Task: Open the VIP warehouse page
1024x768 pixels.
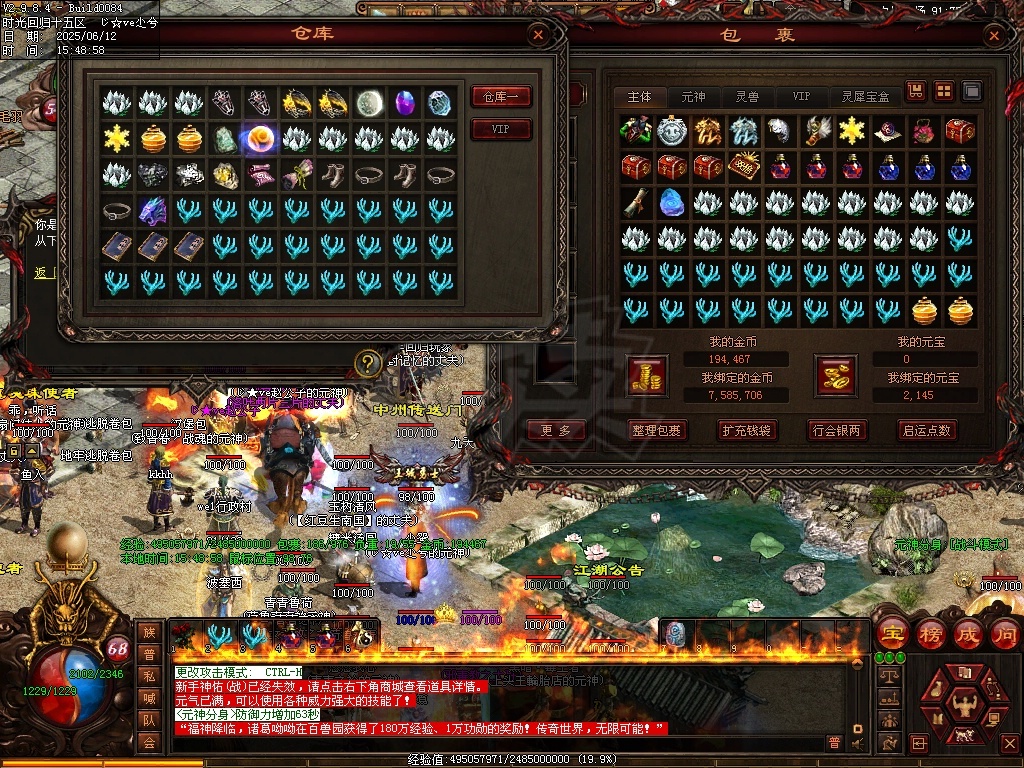Action: pos(501,130)
